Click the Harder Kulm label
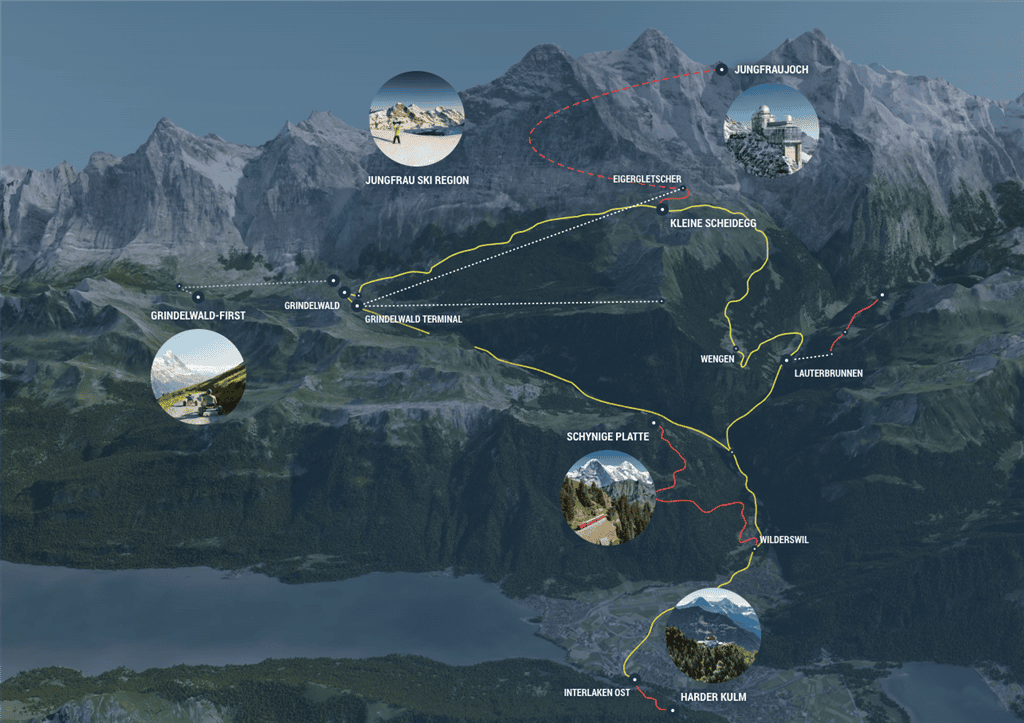1024x723 pixels. [x=713, y=696]
